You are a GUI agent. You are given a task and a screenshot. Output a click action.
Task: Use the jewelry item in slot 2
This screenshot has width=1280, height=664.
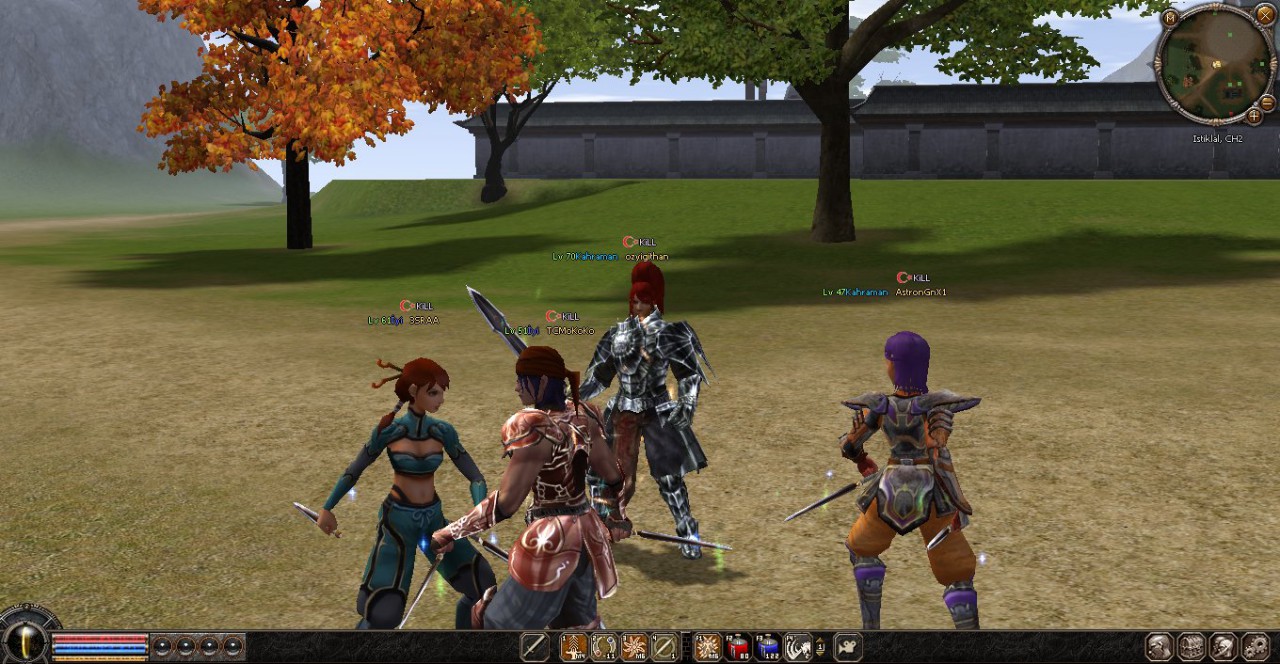604,647
